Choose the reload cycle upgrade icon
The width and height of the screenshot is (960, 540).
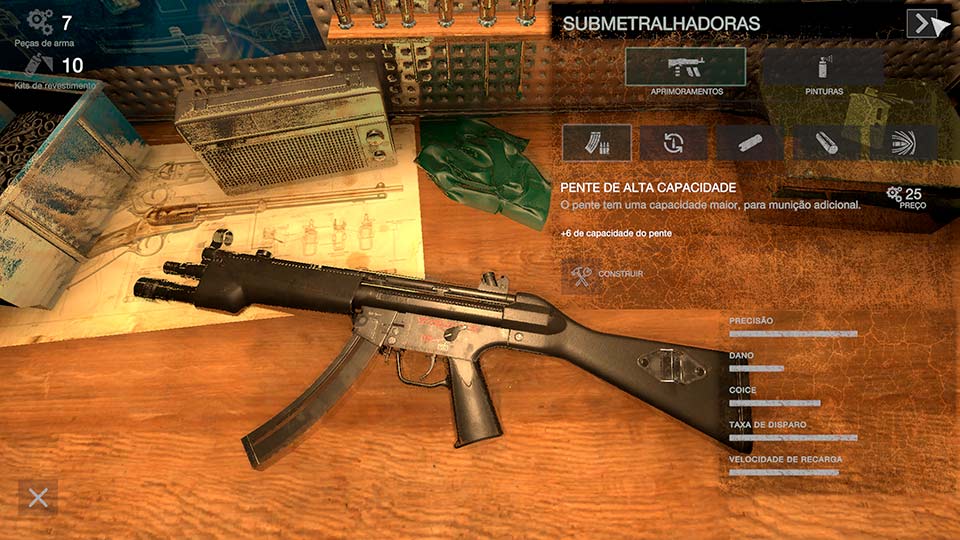click(x=673, y=143)
